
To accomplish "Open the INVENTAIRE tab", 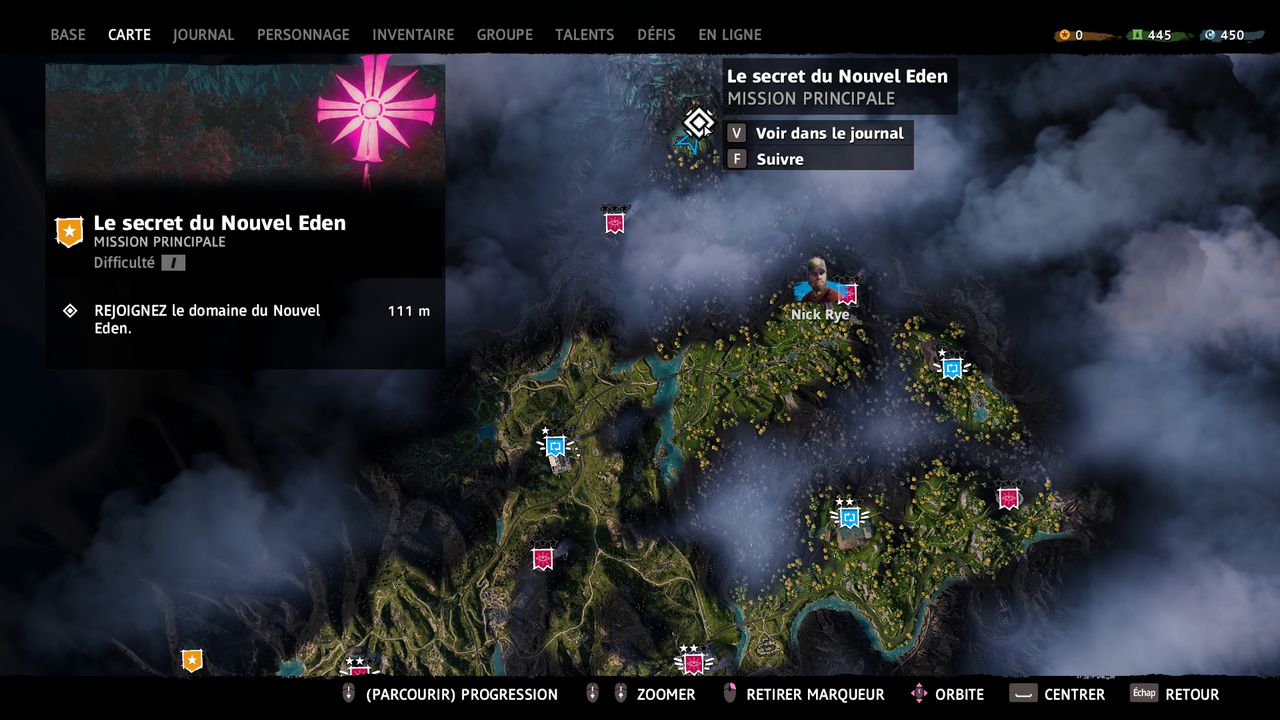I will tap(413, 34).
